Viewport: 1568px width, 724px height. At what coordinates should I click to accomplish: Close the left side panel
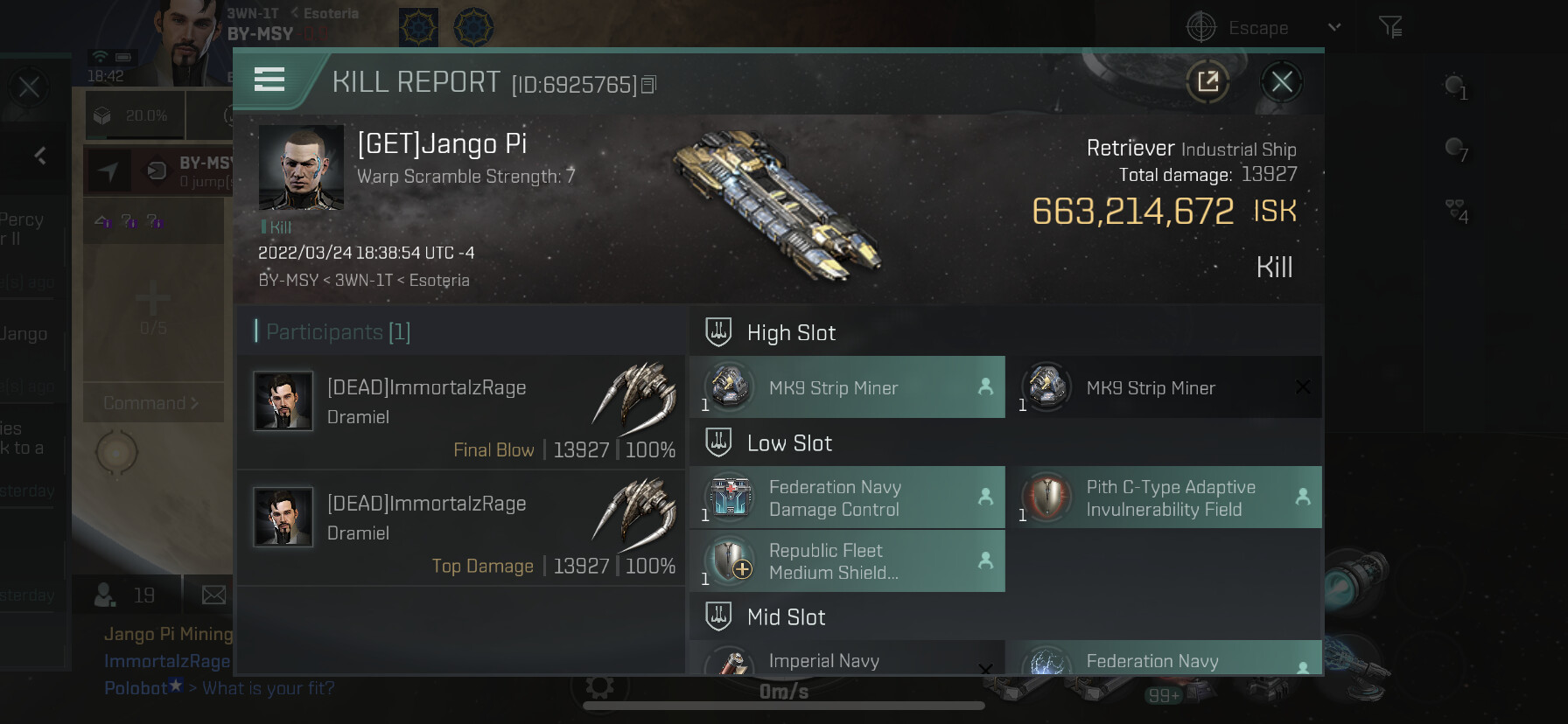click(x=29, y=87)
